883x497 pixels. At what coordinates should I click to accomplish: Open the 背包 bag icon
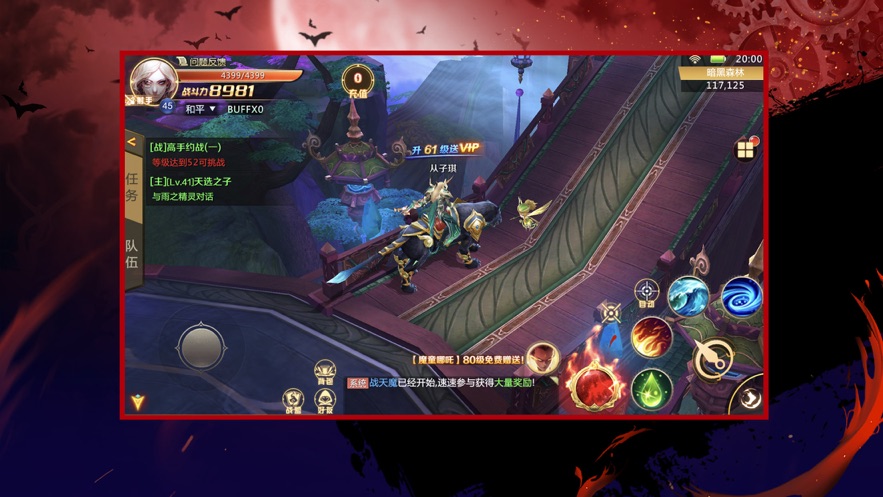click(x=325, y=374)
